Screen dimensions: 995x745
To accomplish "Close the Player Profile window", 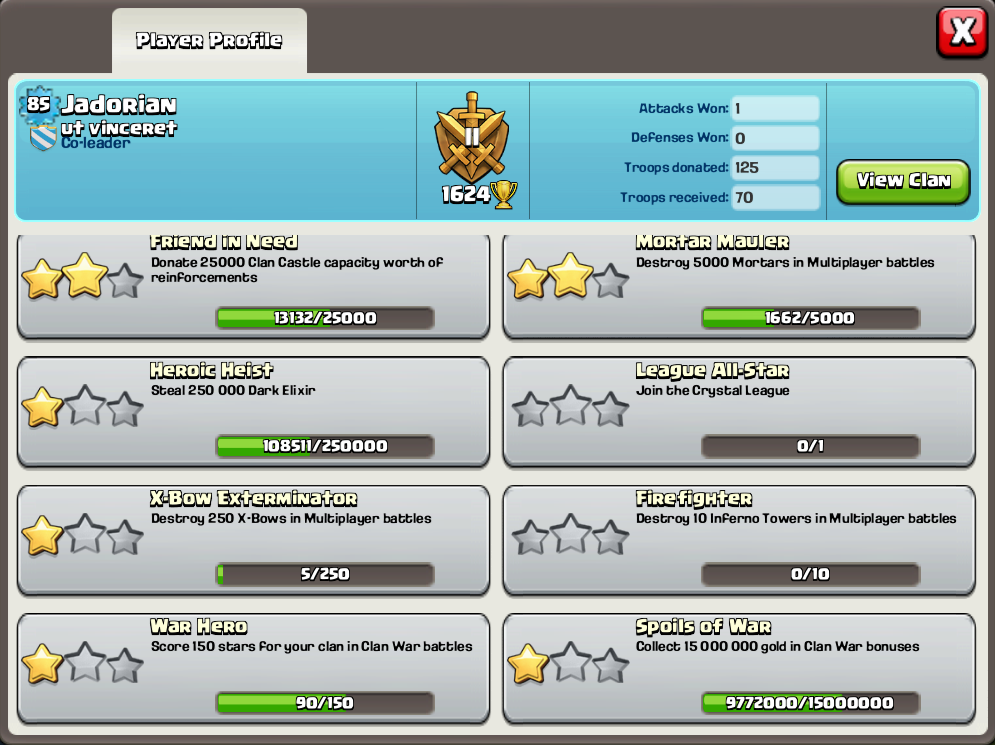I will click(x=961, y=33).
